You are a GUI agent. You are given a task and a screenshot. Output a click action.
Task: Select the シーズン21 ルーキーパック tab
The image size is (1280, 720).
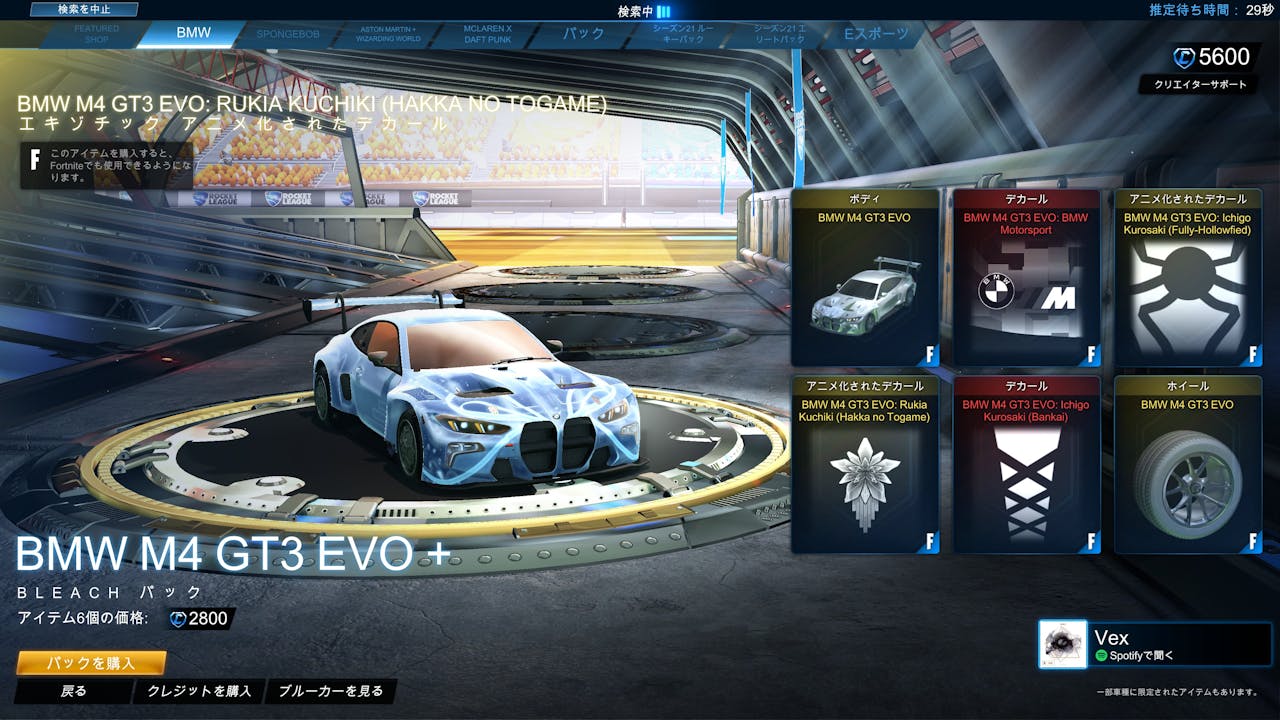point(682,34)
